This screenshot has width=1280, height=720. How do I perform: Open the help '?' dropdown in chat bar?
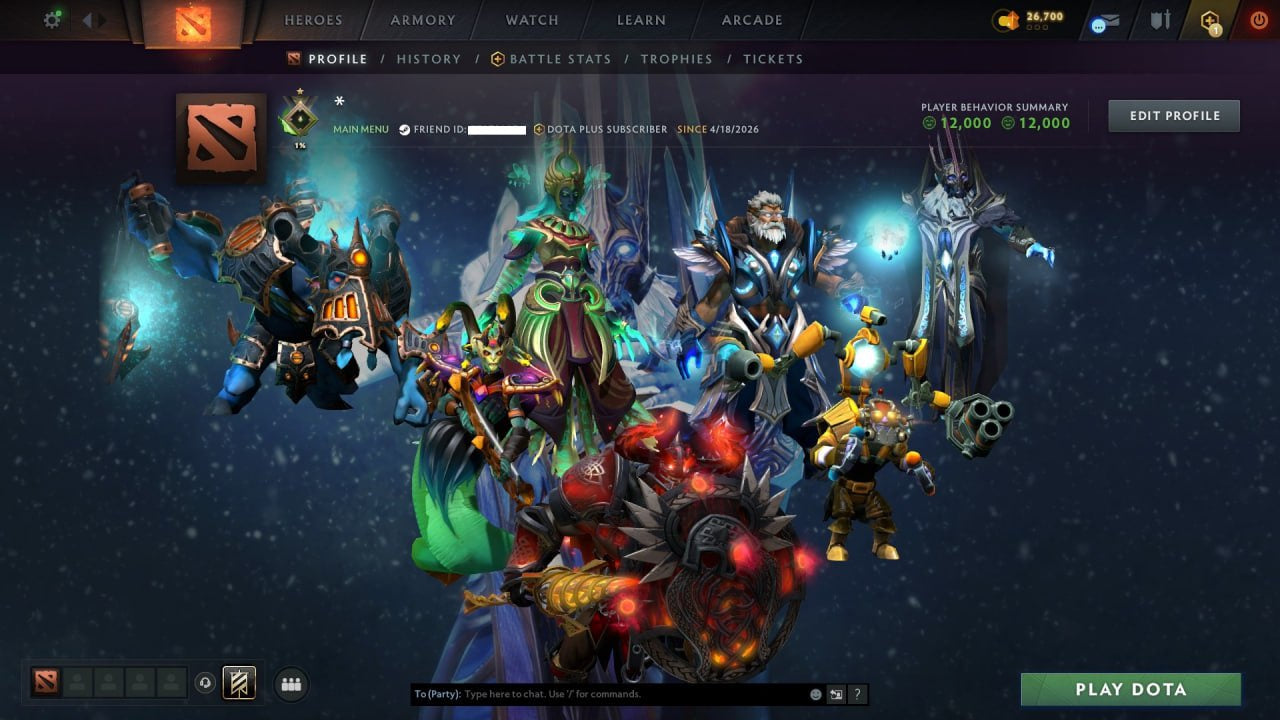(x=857, y=693)
